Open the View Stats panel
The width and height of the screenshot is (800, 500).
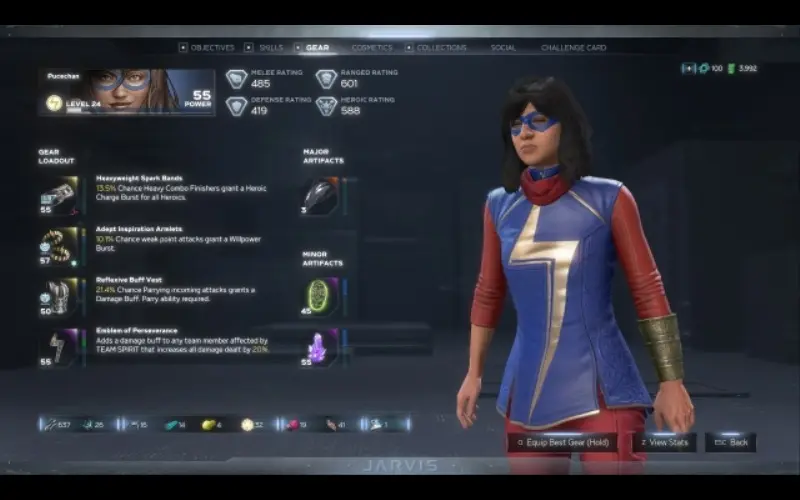coord(664,441)
